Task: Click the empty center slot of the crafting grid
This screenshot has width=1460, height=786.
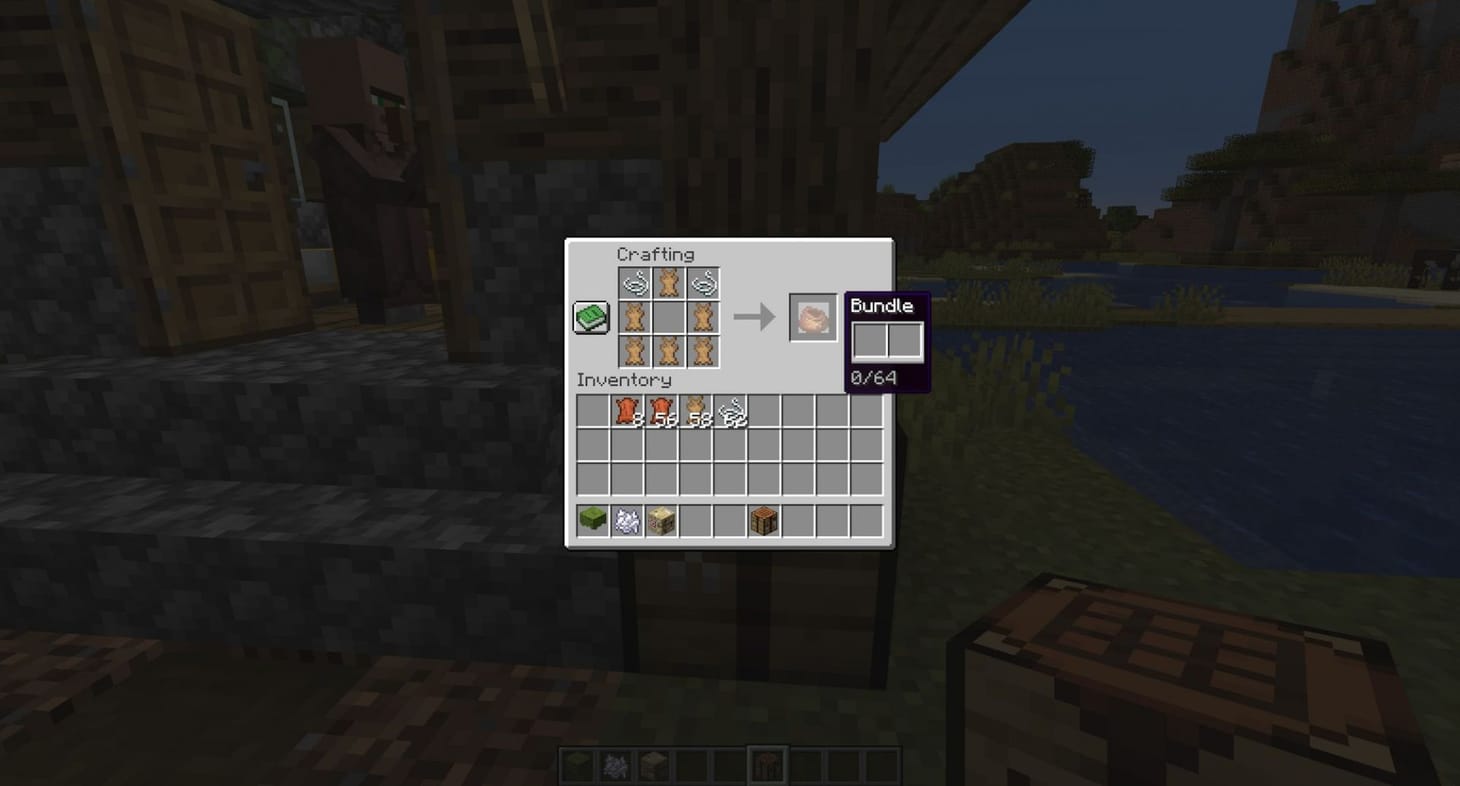Action: [666, 318]
